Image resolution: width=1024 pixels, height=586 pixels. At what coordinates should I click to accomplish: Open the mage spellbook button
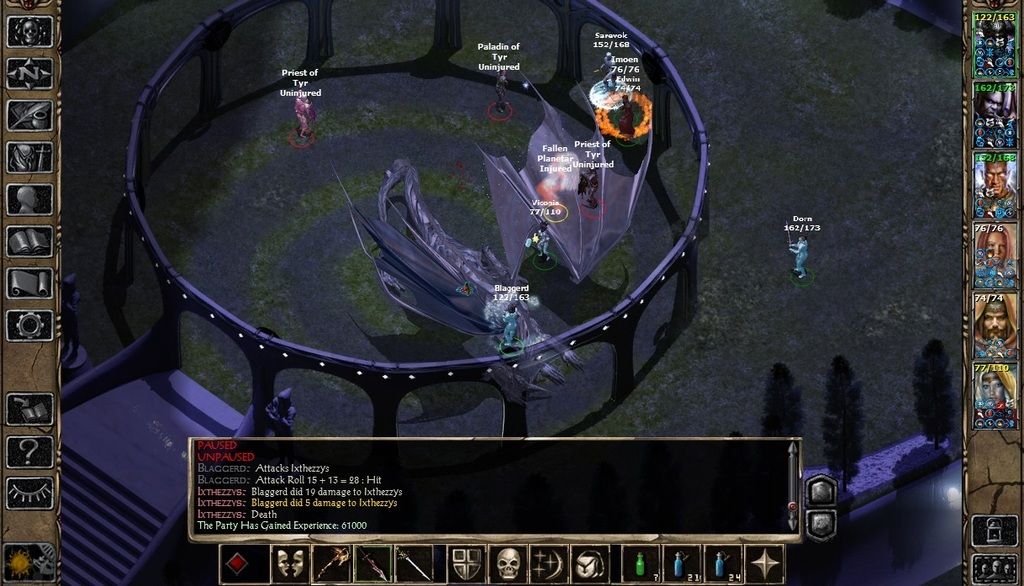point(29,241)
